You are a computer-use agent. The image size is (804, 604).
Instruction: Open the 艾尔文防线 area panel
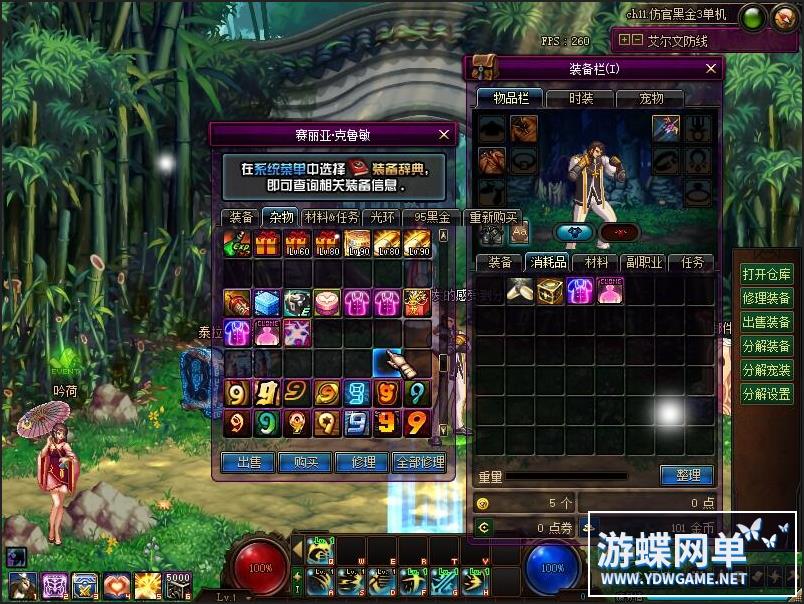point(676,41)
